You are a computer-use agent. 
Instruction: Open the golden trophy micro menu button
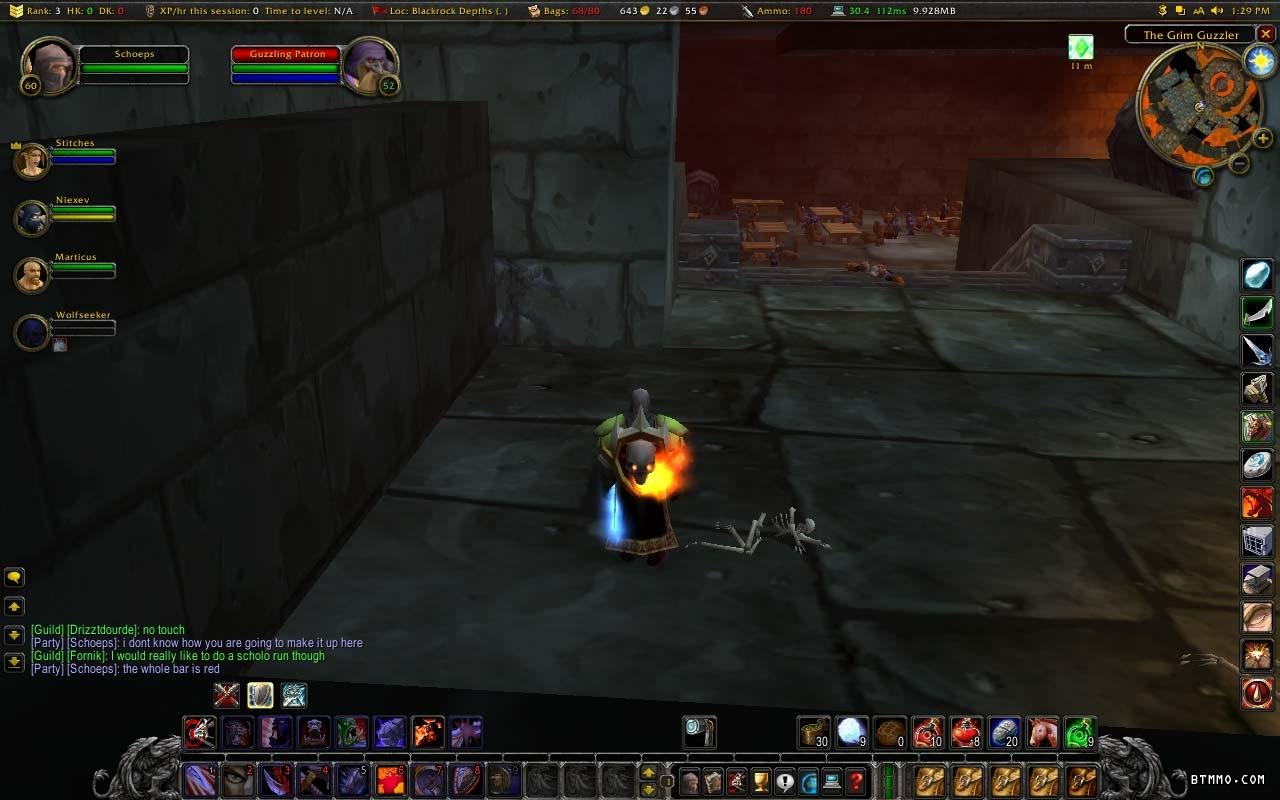pyautogui.click(x=760, y=781)
